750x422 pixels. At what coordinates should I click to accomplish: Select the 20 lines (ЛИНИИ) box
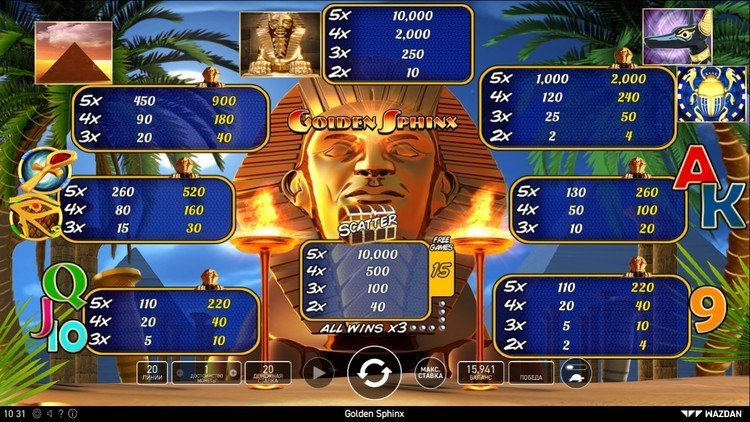click(150, 373)
